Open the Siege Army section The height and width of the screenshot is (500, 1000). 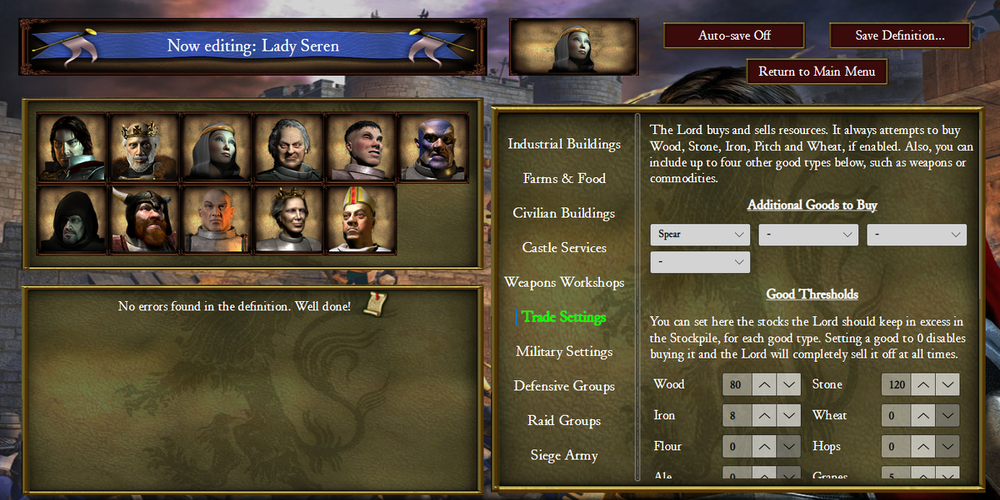pos(564,455)
